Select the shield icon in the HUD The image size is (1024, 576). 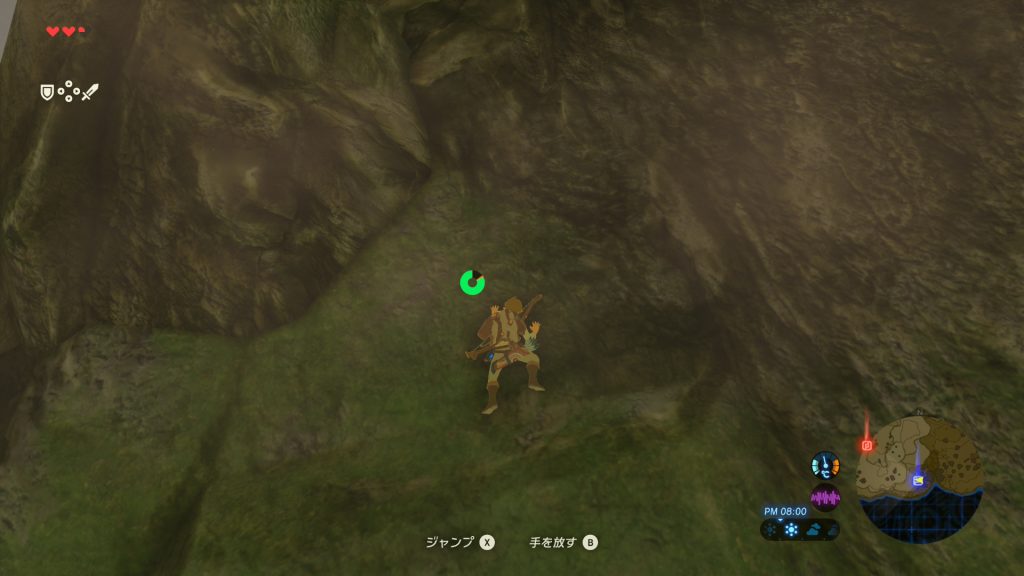(46, 92)
